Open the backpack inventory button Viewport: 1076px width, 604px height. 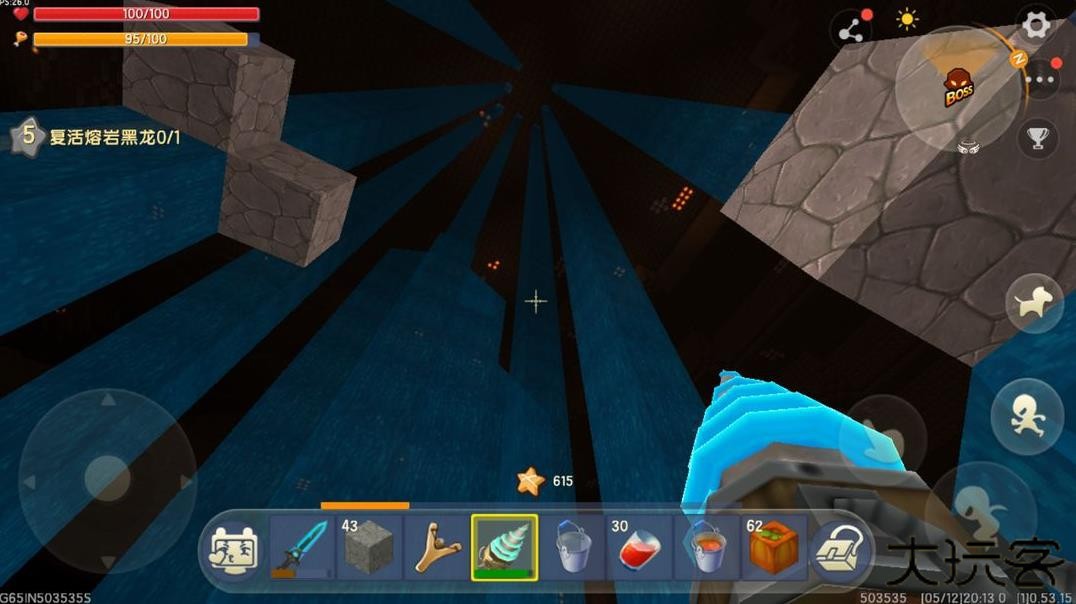click(x=838, y=549)
